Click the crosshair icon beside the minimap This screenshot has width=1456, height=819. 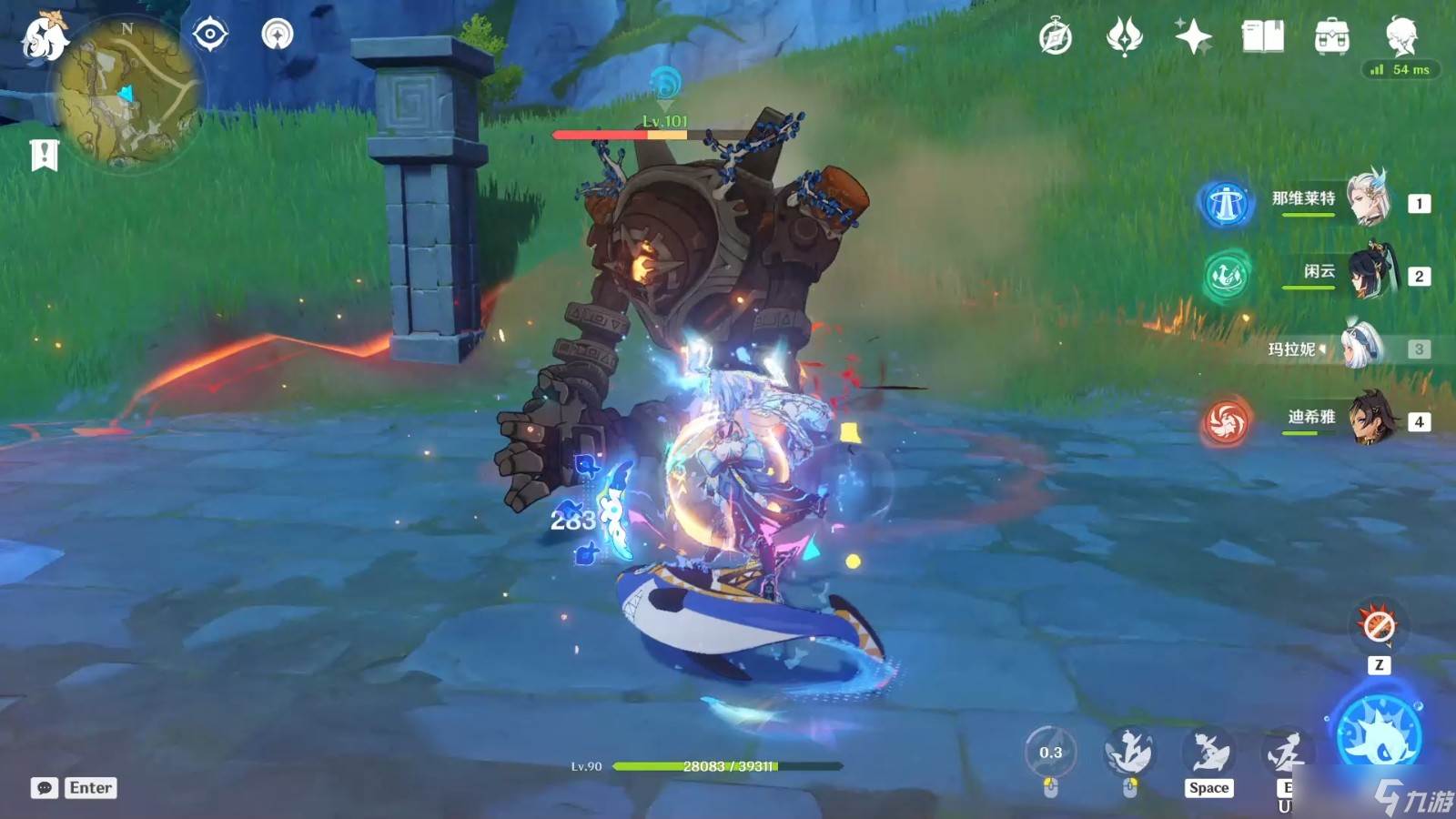tap(210, 35)
